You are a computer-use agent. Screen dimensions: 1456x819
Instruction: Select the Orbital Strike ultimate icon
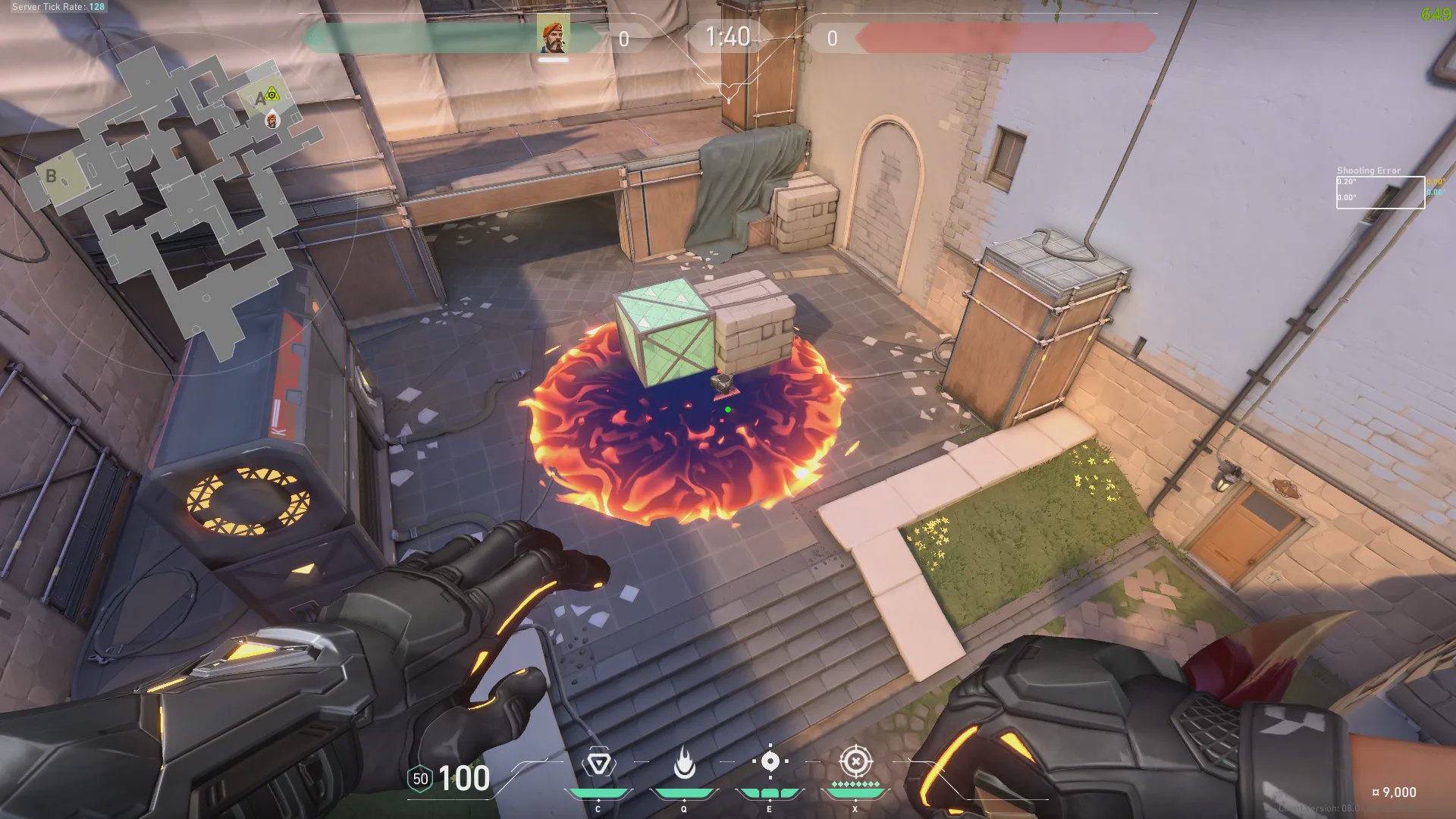[855, 761]
